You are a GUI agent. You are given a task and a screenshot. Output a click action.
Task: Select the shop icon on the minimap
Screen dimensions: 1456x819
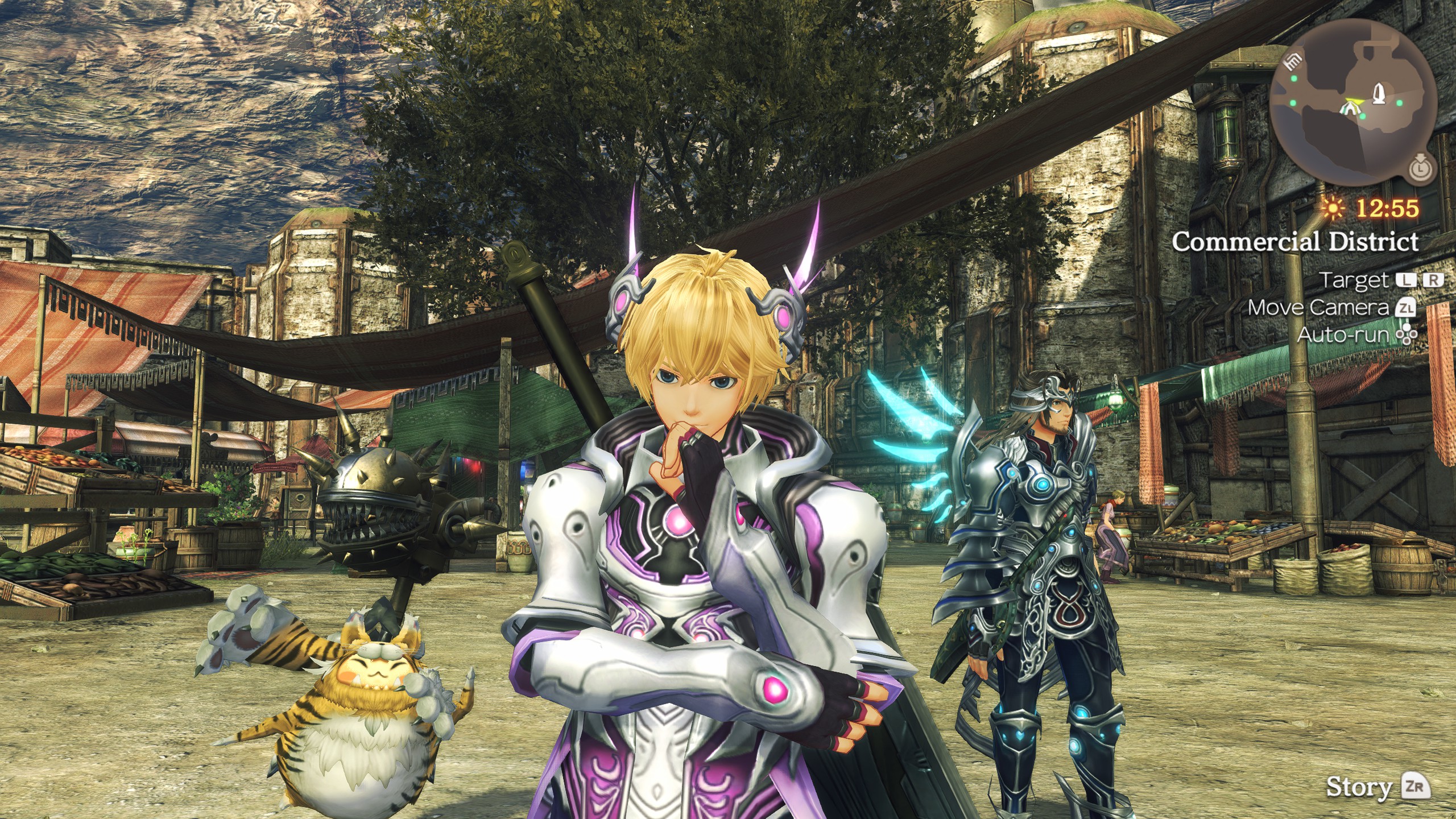(1292, 61)
